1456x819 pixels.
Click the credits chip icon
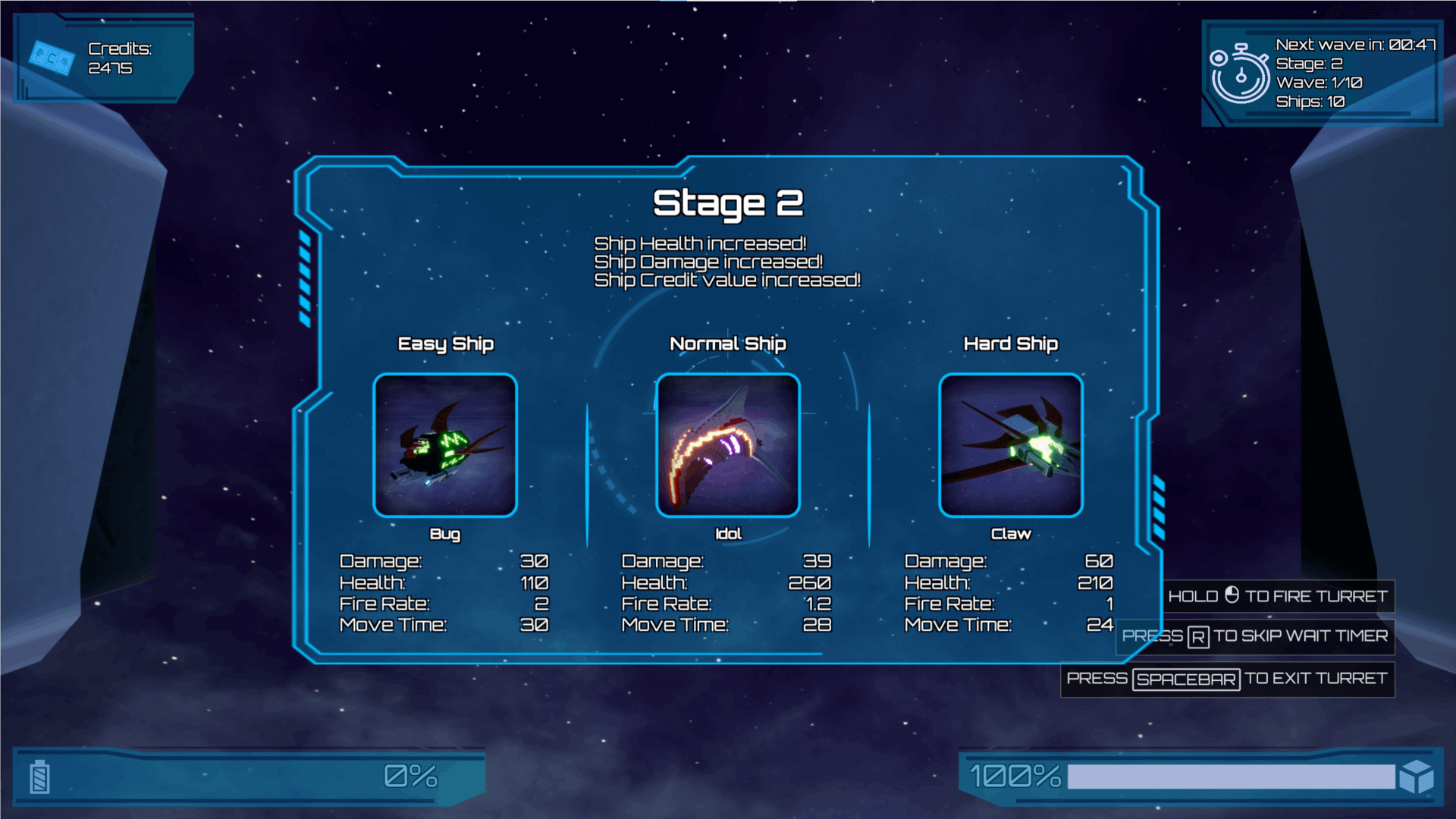(x=52, y=58)
